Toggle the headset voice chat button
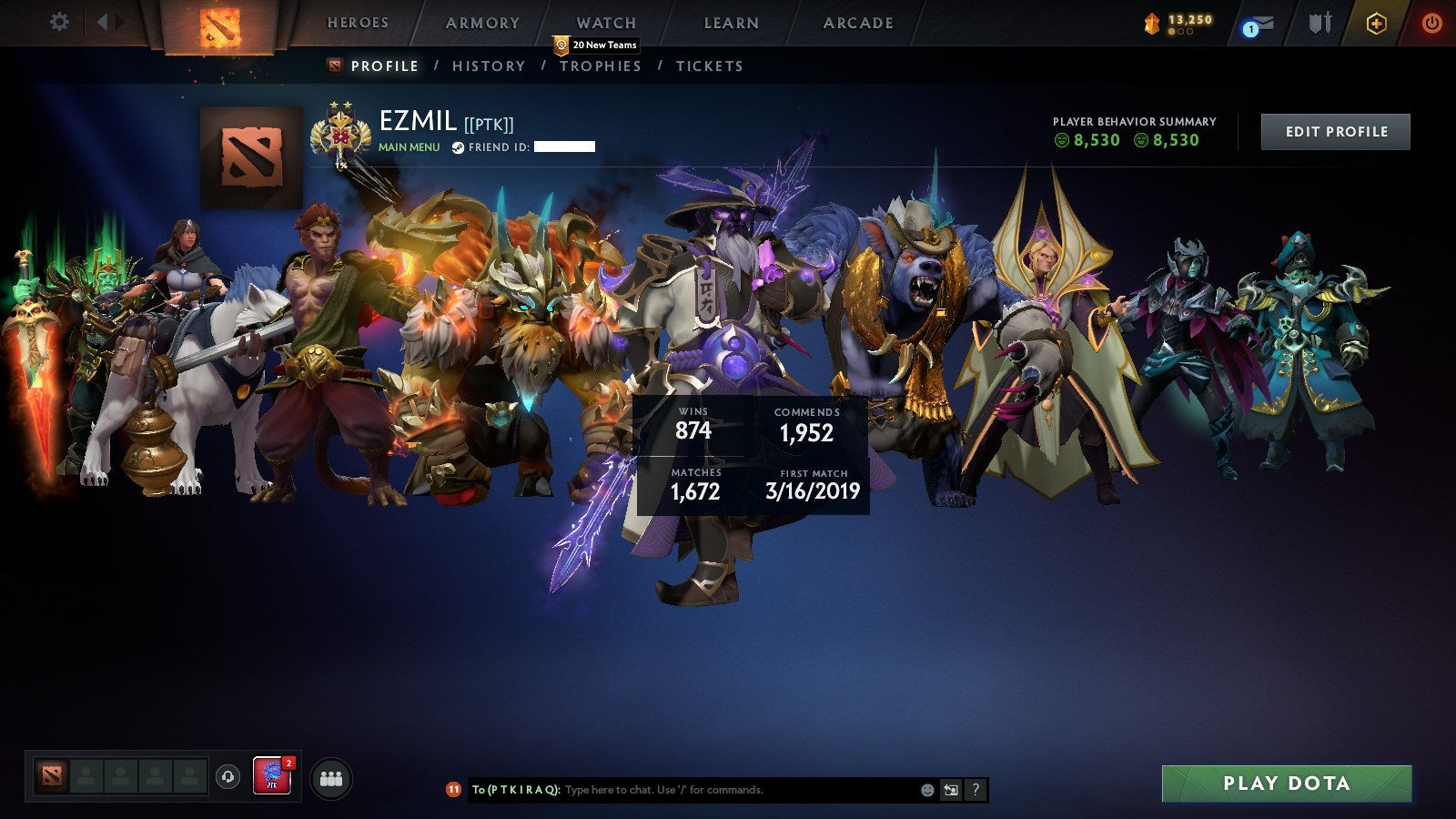 tap(227, 775)
